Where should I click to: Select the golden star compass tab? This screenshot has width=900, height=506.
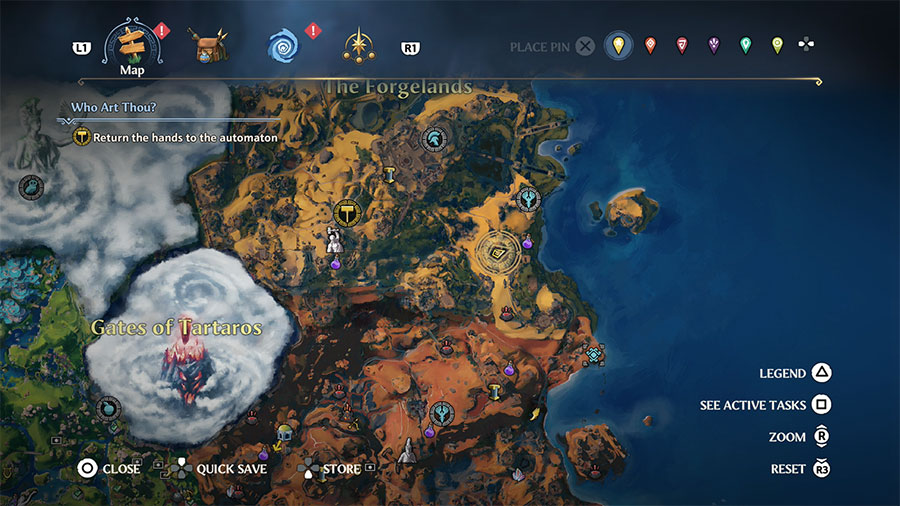coord(358,46)
